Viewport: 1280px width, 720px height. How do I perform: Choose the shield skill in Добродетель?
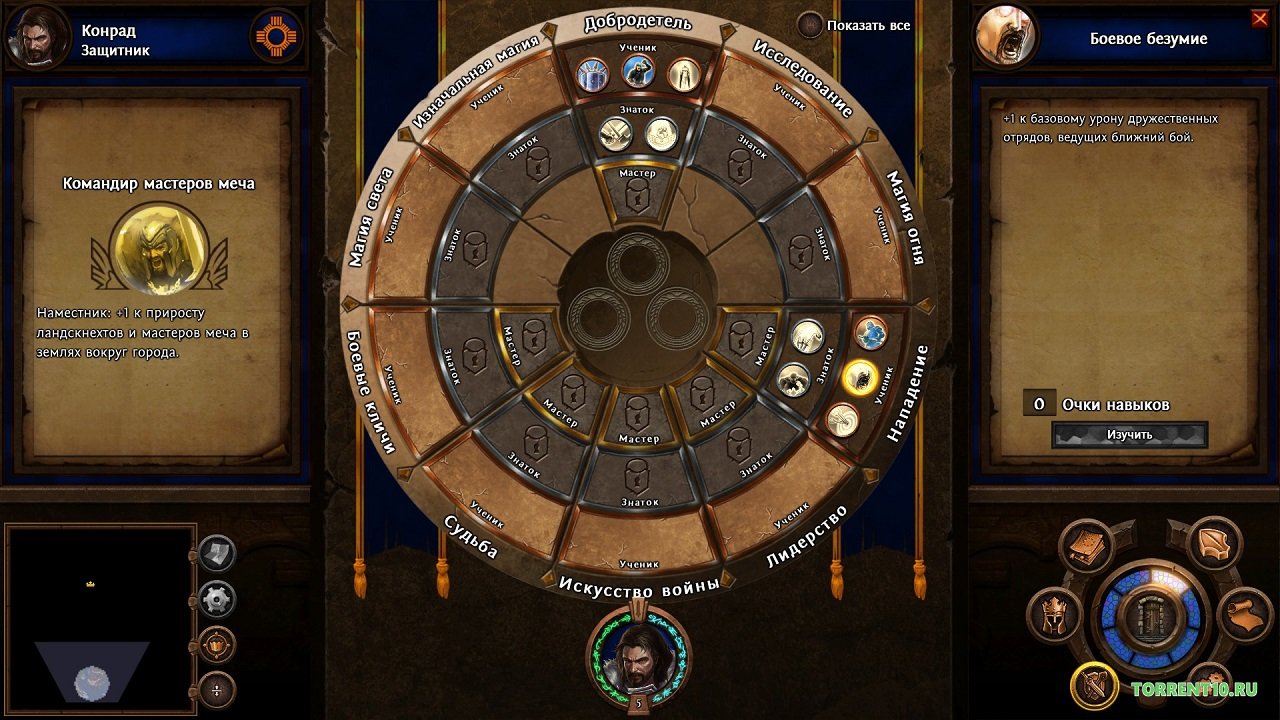(593, 73)
